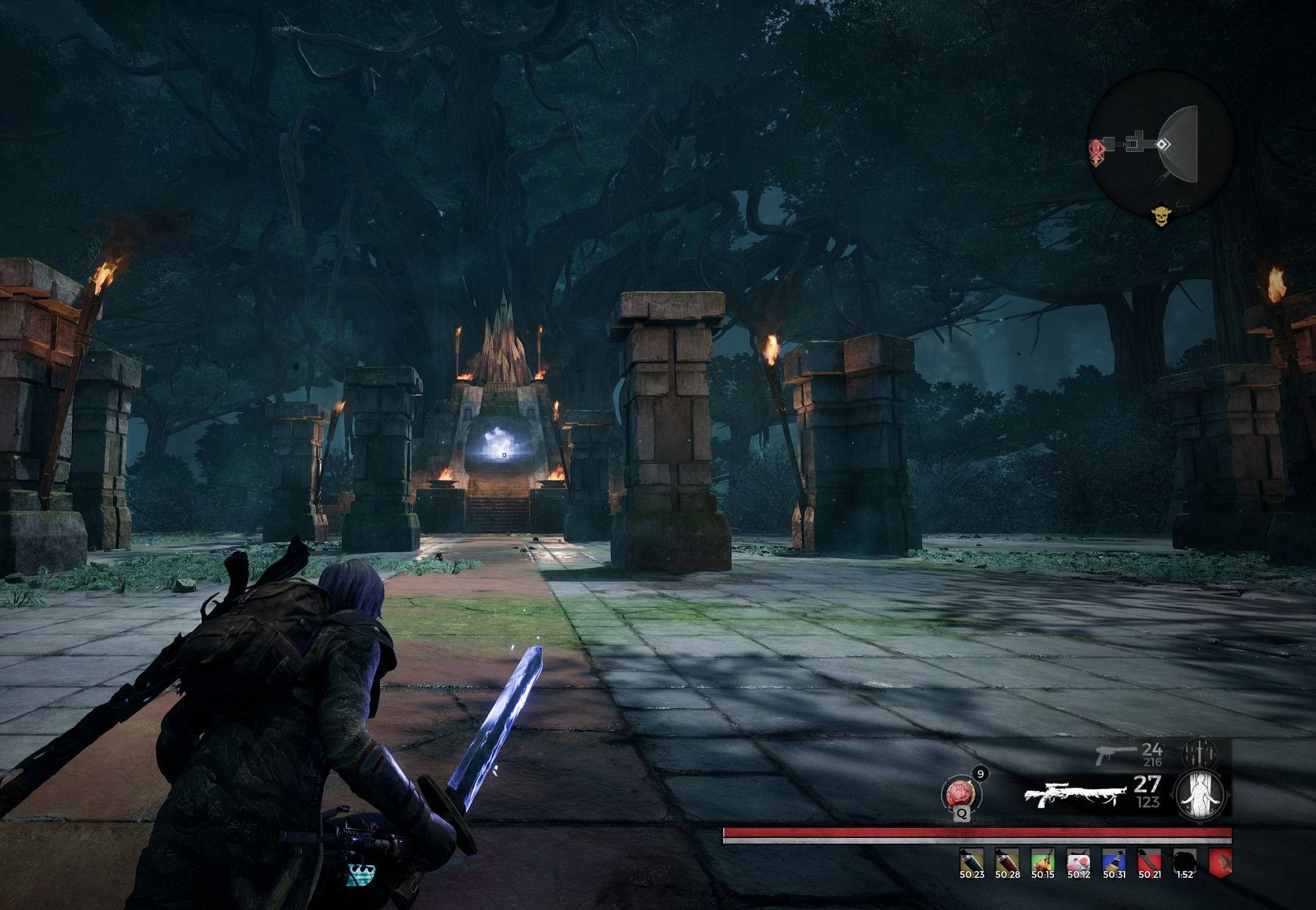1316x910 pixels.
Task: Select the equipped long gun rifle
Action: (1074, 794)
